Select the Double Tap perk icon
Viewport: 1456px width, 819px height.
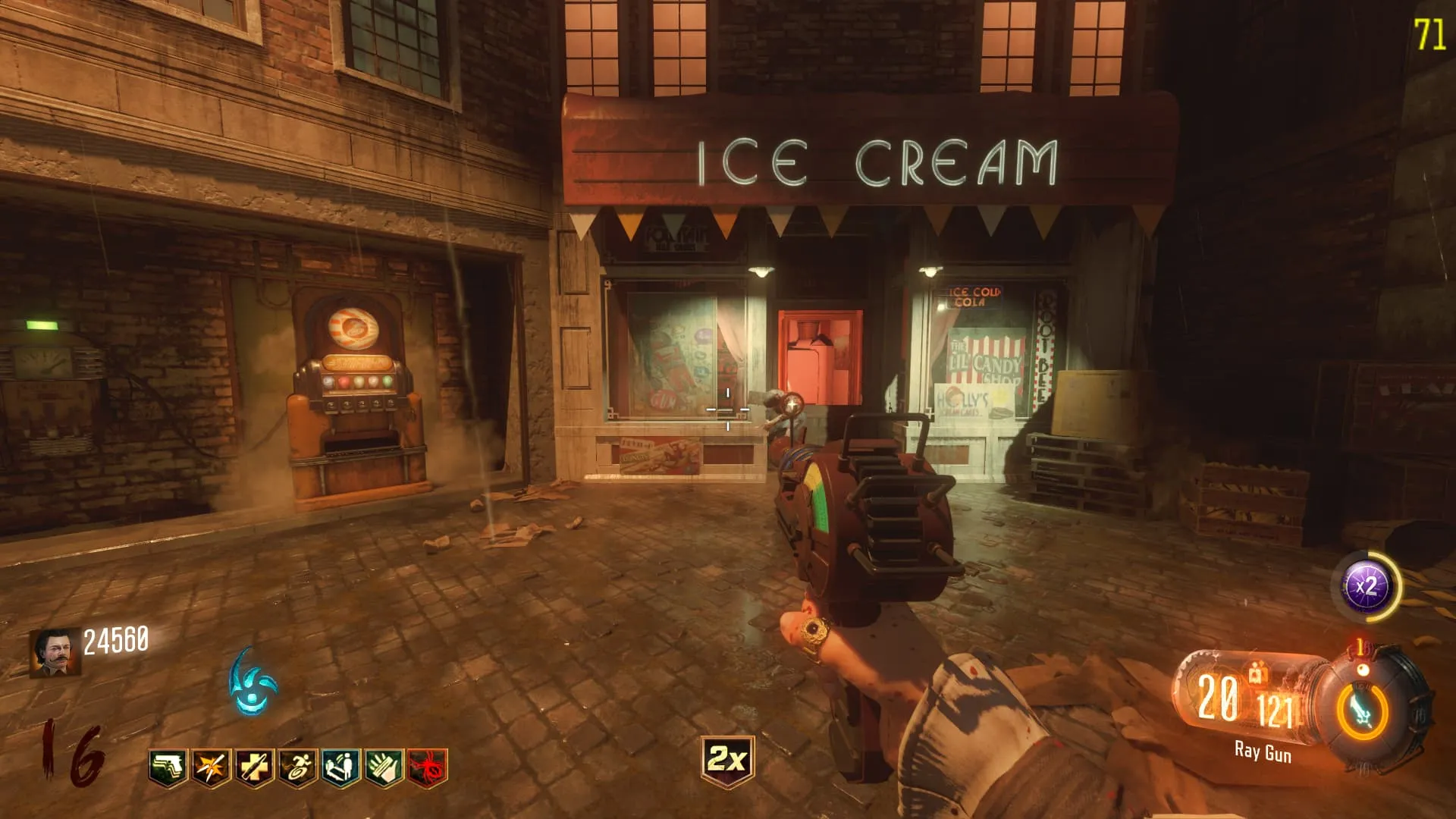pos(211,767)
